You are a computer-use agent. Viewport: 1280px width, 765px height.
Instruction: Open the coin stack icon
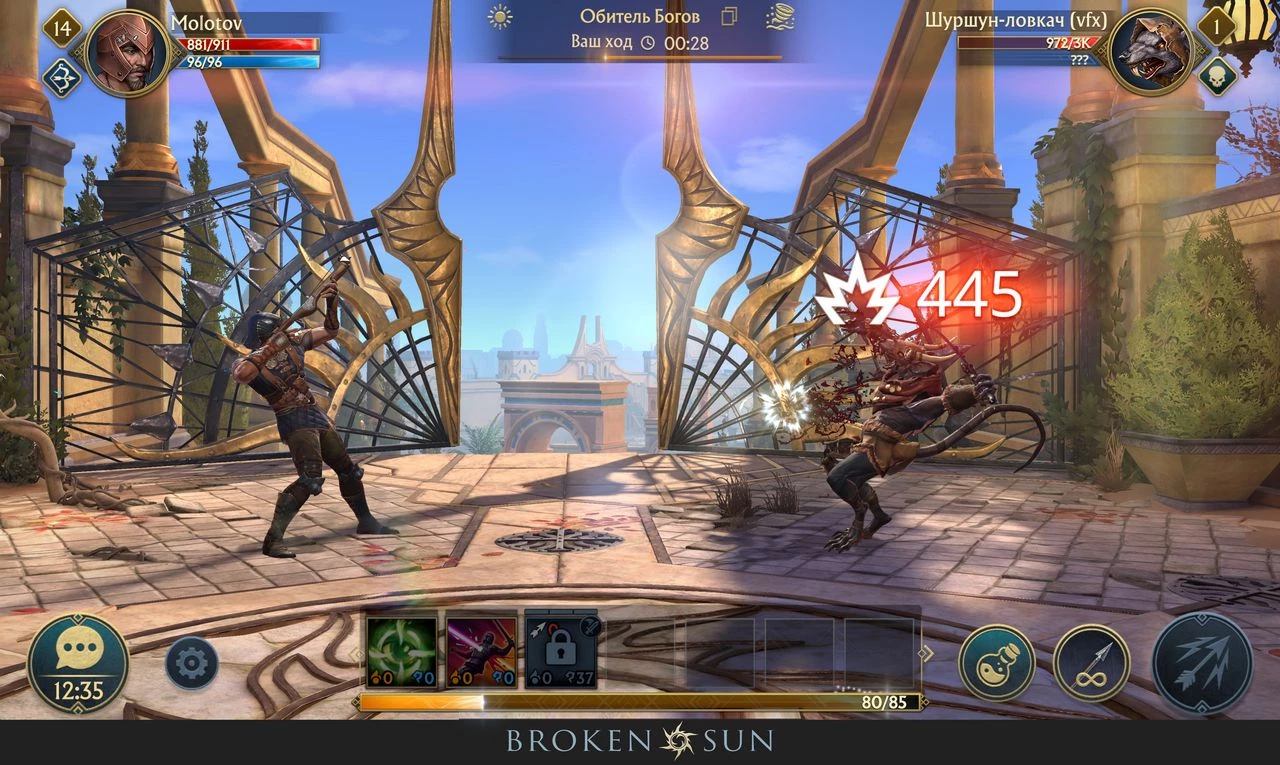click(x=780, y=17)
